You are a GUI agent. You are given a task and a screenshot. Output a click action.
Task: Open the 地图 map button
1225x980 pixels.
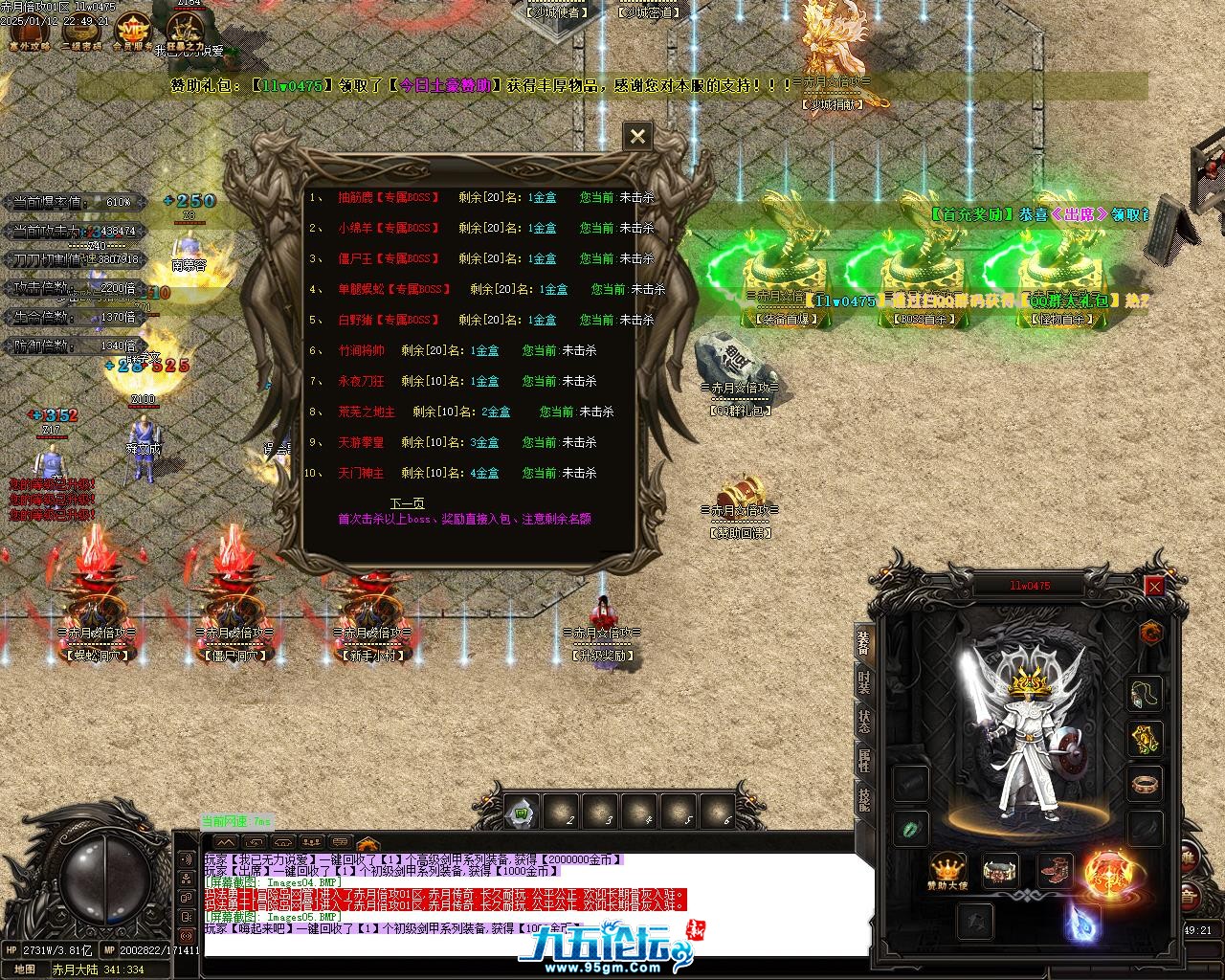pos(25,969)
